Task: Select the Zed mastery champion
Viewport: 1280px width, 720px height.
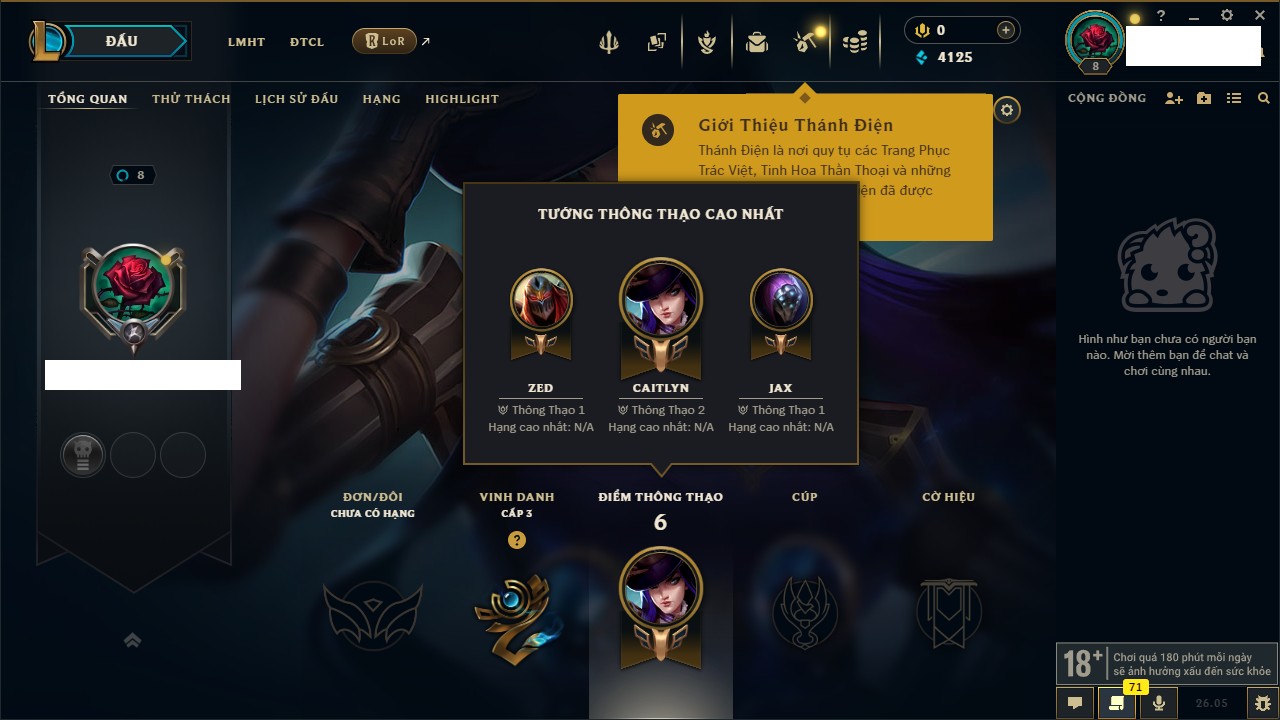Action: point(541,300)
